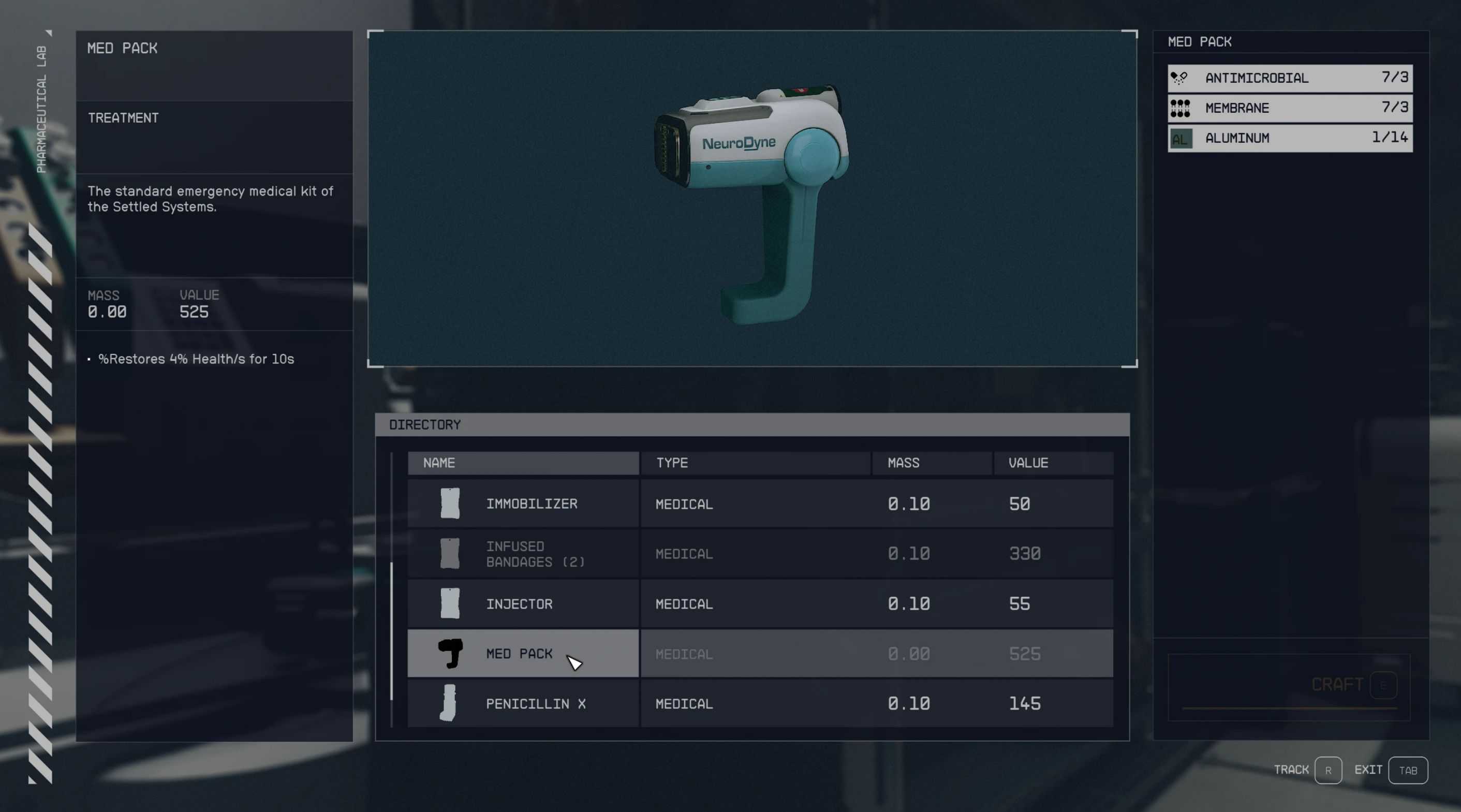
Task: Sort directory by Type column
Action: tap(755, 463)
